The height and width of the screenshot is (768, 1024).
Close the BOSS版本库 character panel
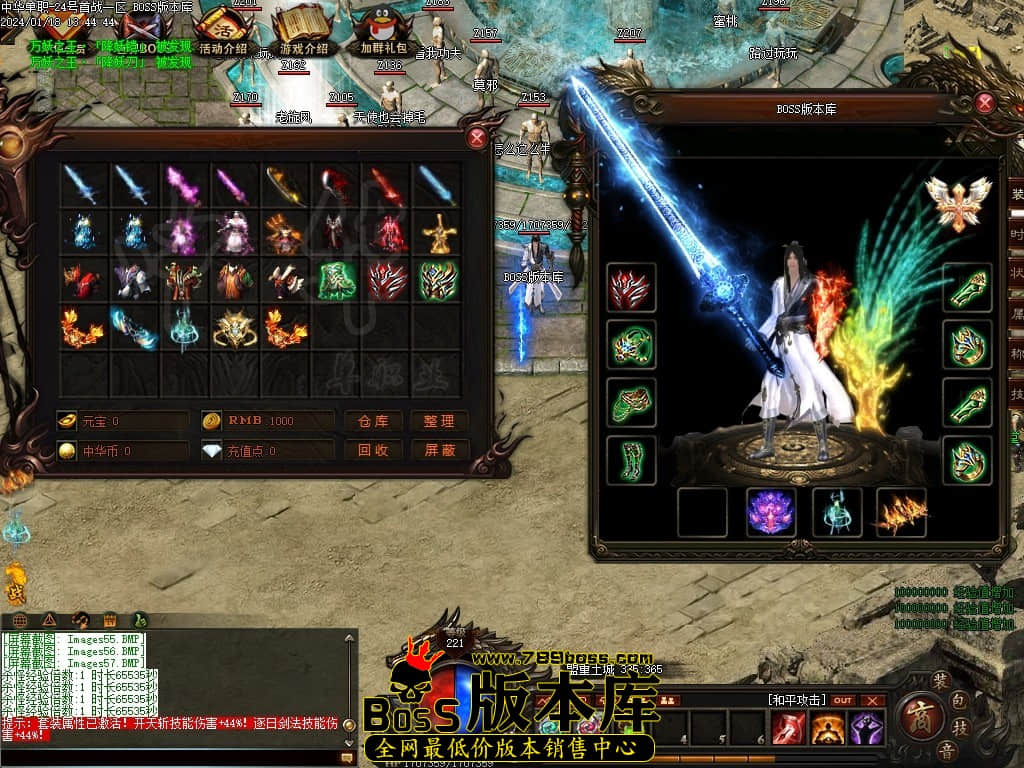click(x=985, y=102)
